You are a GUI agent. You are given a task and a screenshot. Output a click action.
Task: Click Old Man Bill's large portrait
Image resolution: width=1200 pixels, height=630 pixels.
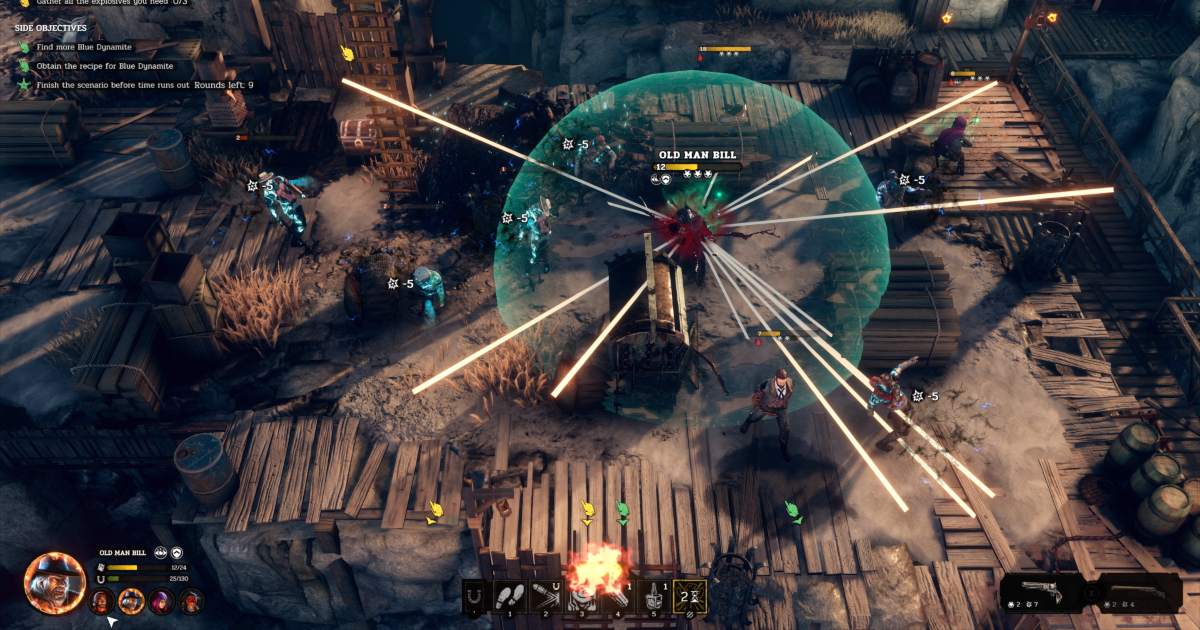tap(55, 581)
